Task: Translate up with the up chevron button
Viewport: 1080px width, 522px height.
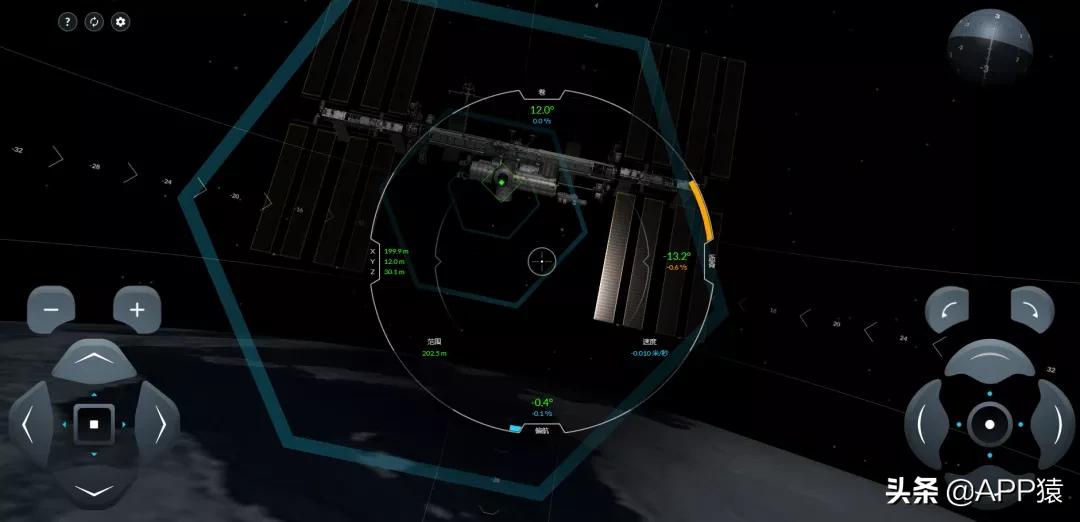Action: (94, 360)
